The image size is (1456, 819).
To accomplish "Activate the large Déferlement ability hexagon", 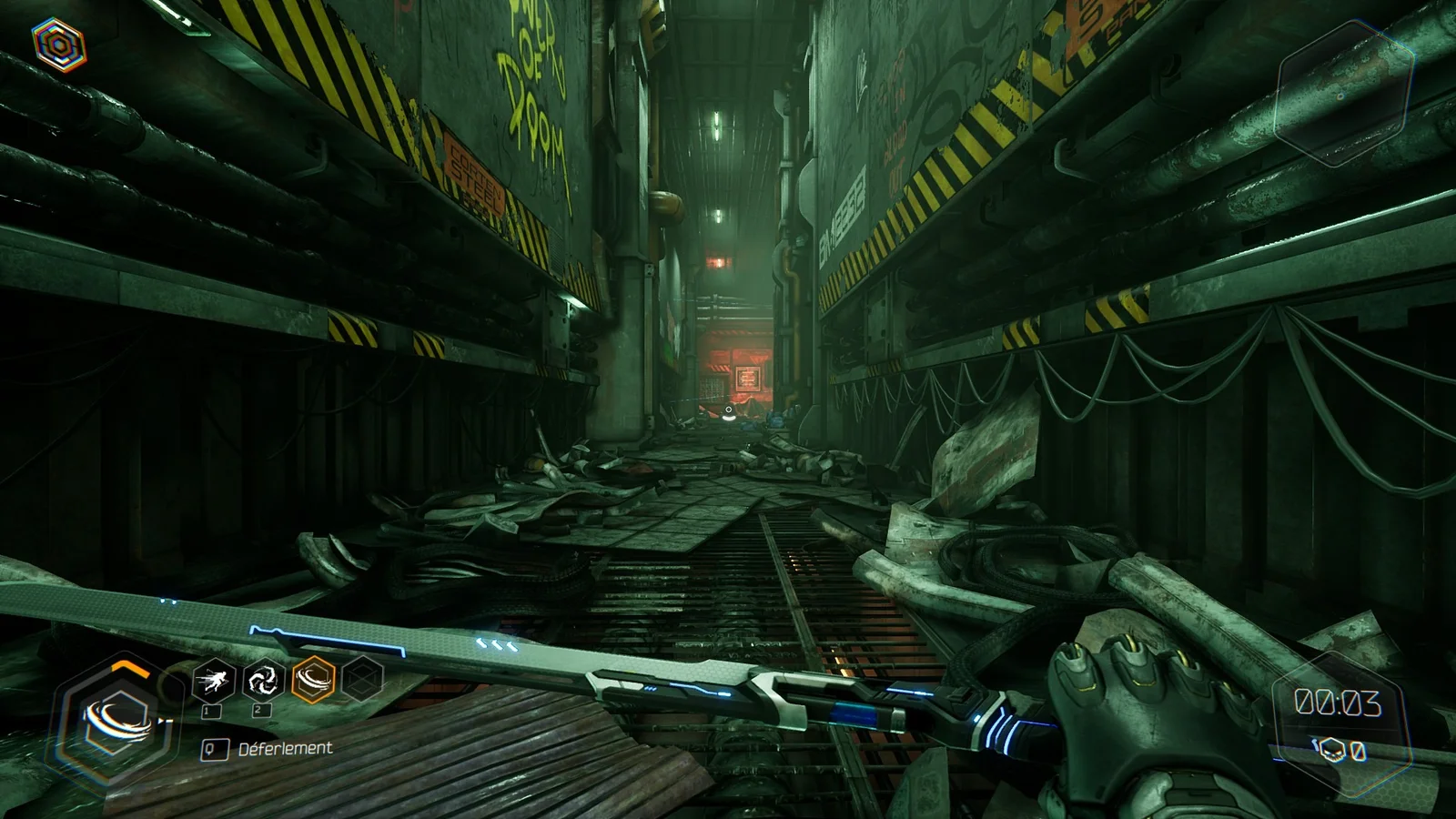I will (114, 721).
